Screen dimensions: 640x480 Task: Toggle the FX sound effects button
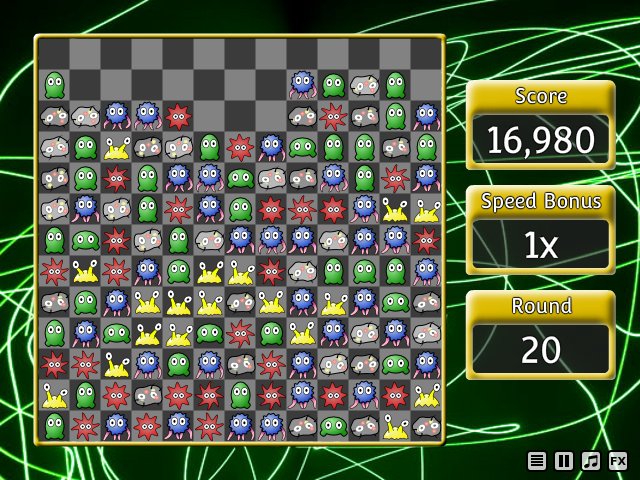(x=618, y=461)
